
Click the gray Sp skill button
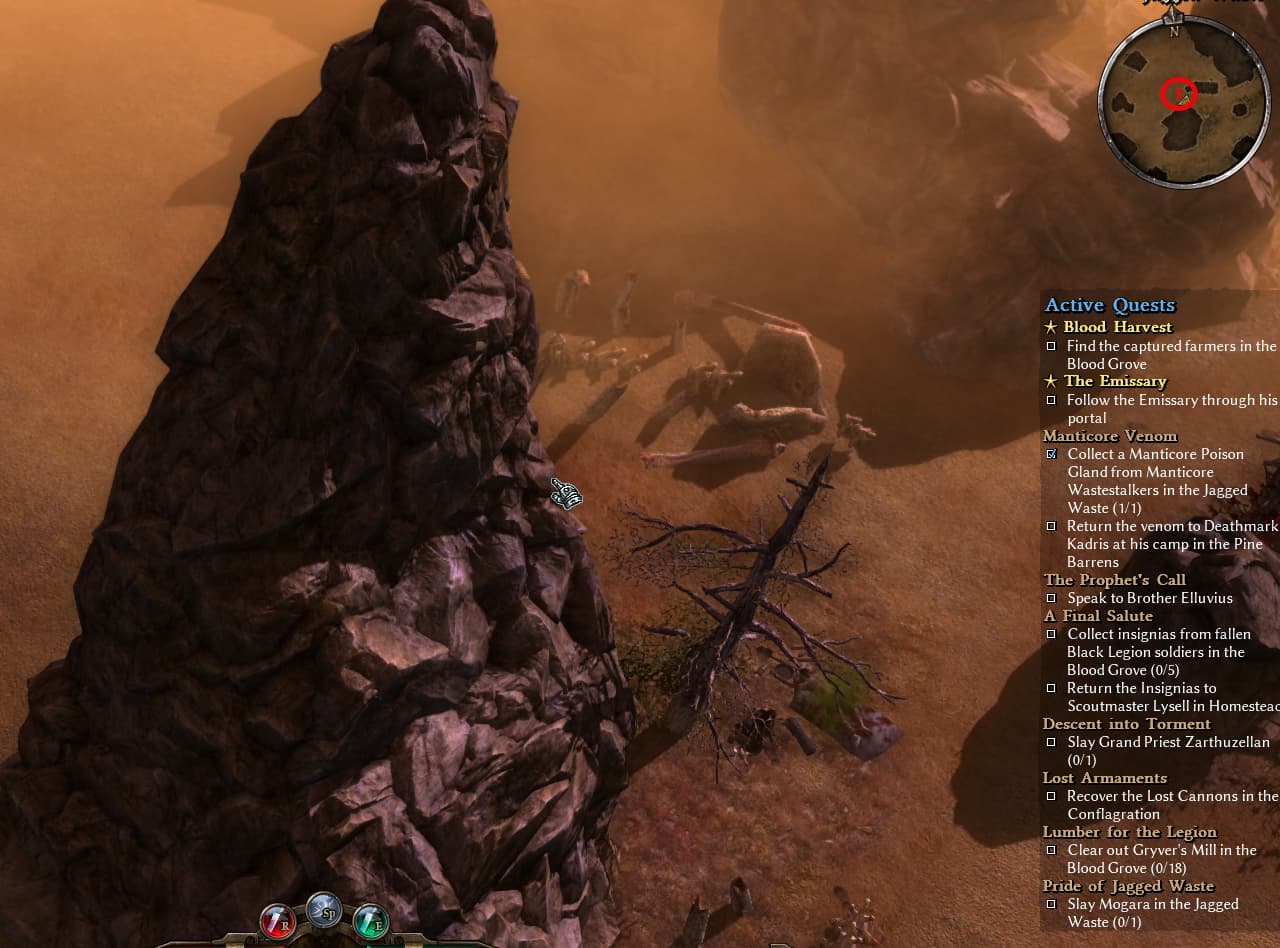pyautogui.click(x=324, y=911)
